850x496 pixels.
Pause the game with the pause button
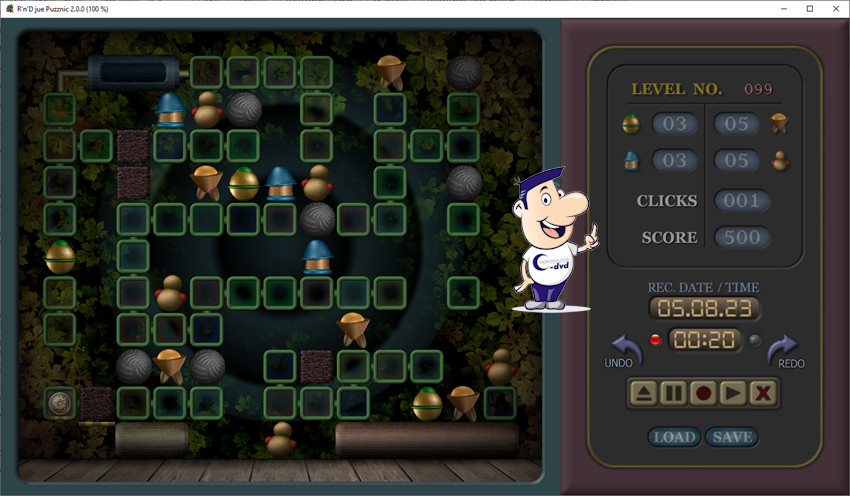673,393
